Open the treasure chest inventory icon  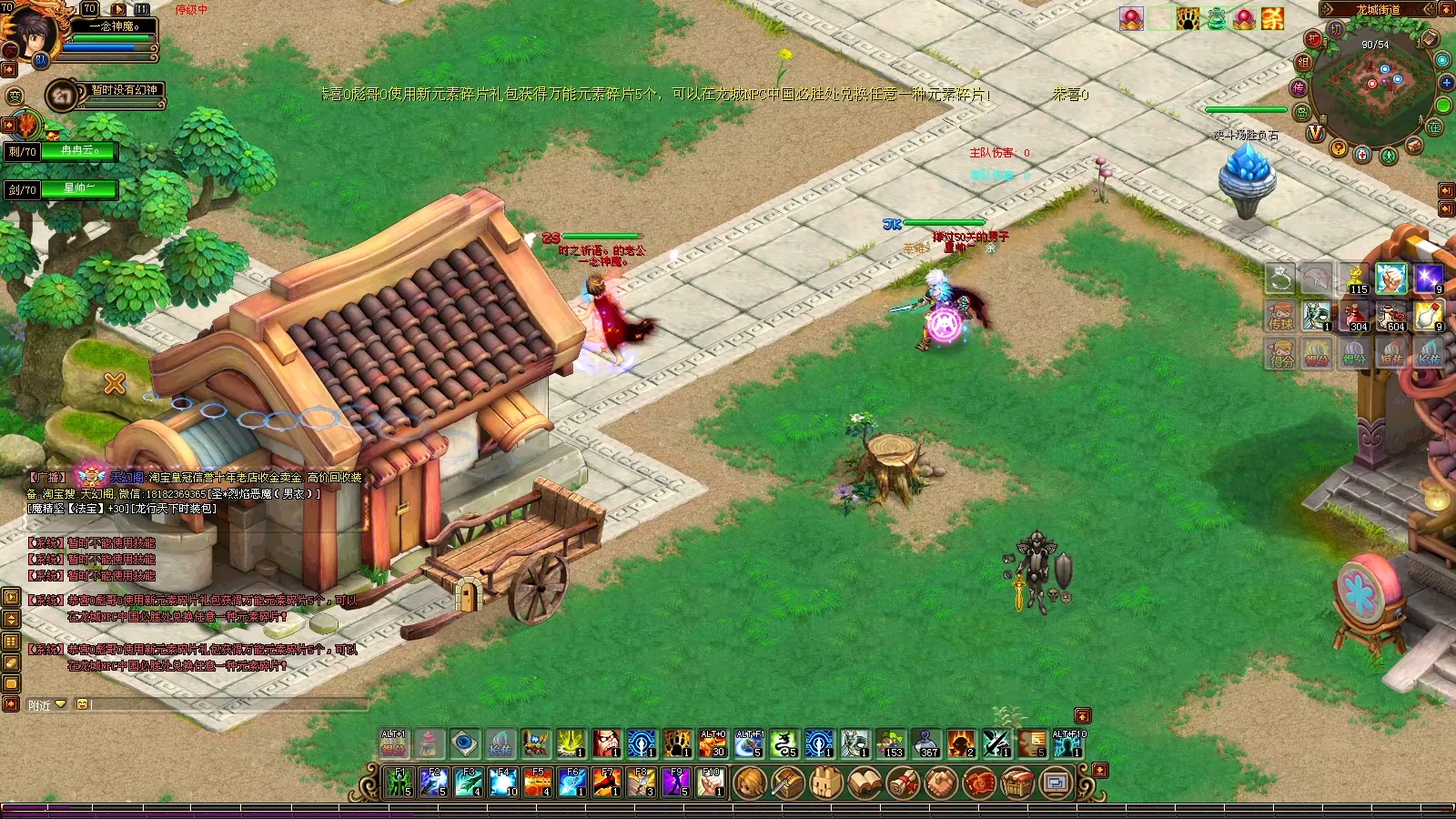coord(1017,783)
